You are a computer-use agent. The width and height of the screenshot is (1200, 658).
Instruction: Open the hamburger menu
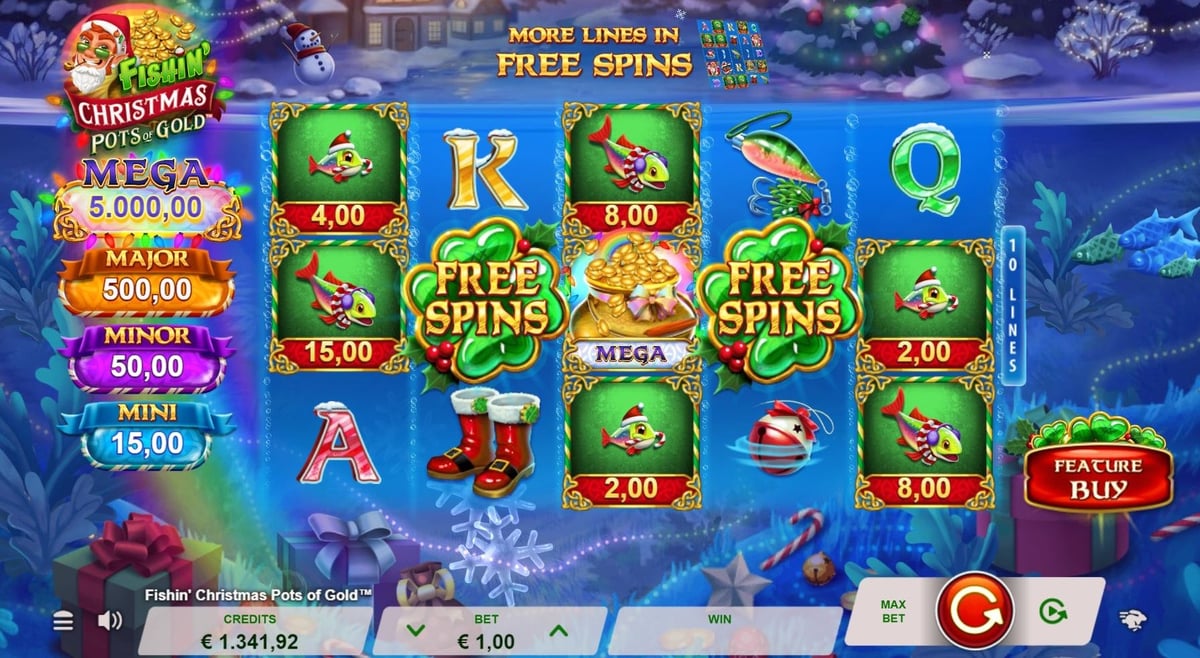63,621
